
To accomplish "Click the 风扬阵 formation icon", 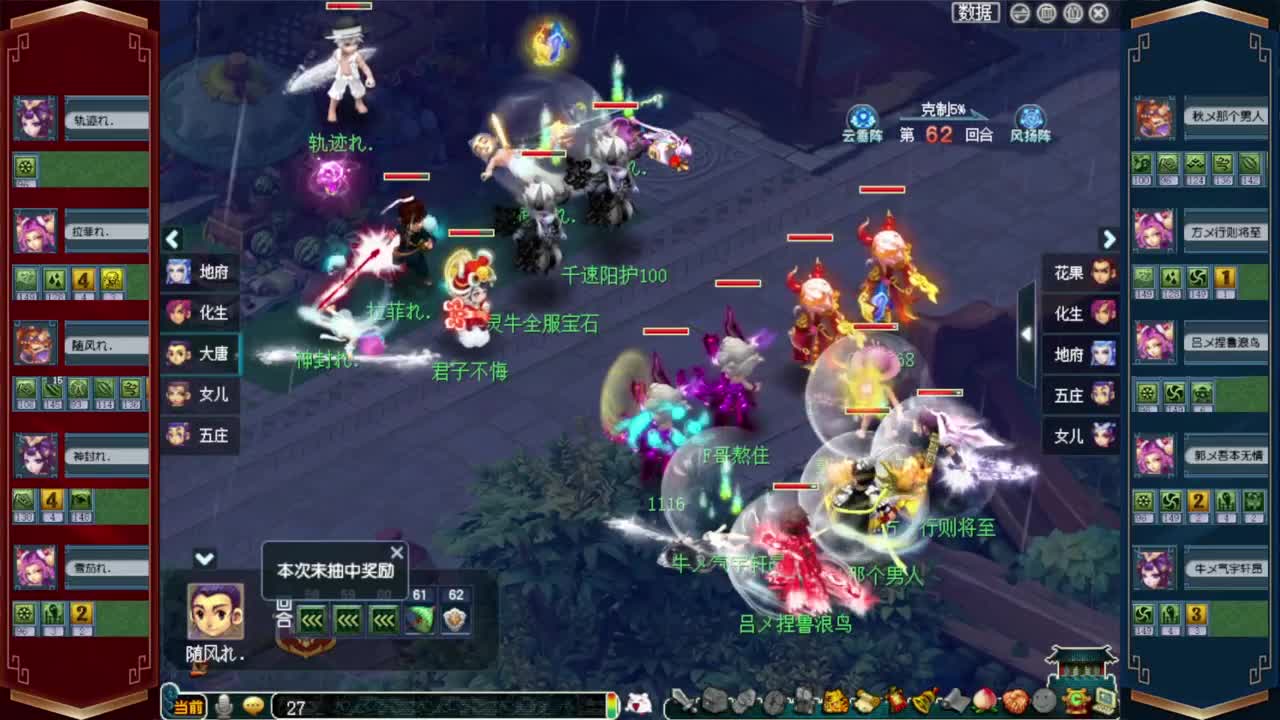I will 1030,115.
